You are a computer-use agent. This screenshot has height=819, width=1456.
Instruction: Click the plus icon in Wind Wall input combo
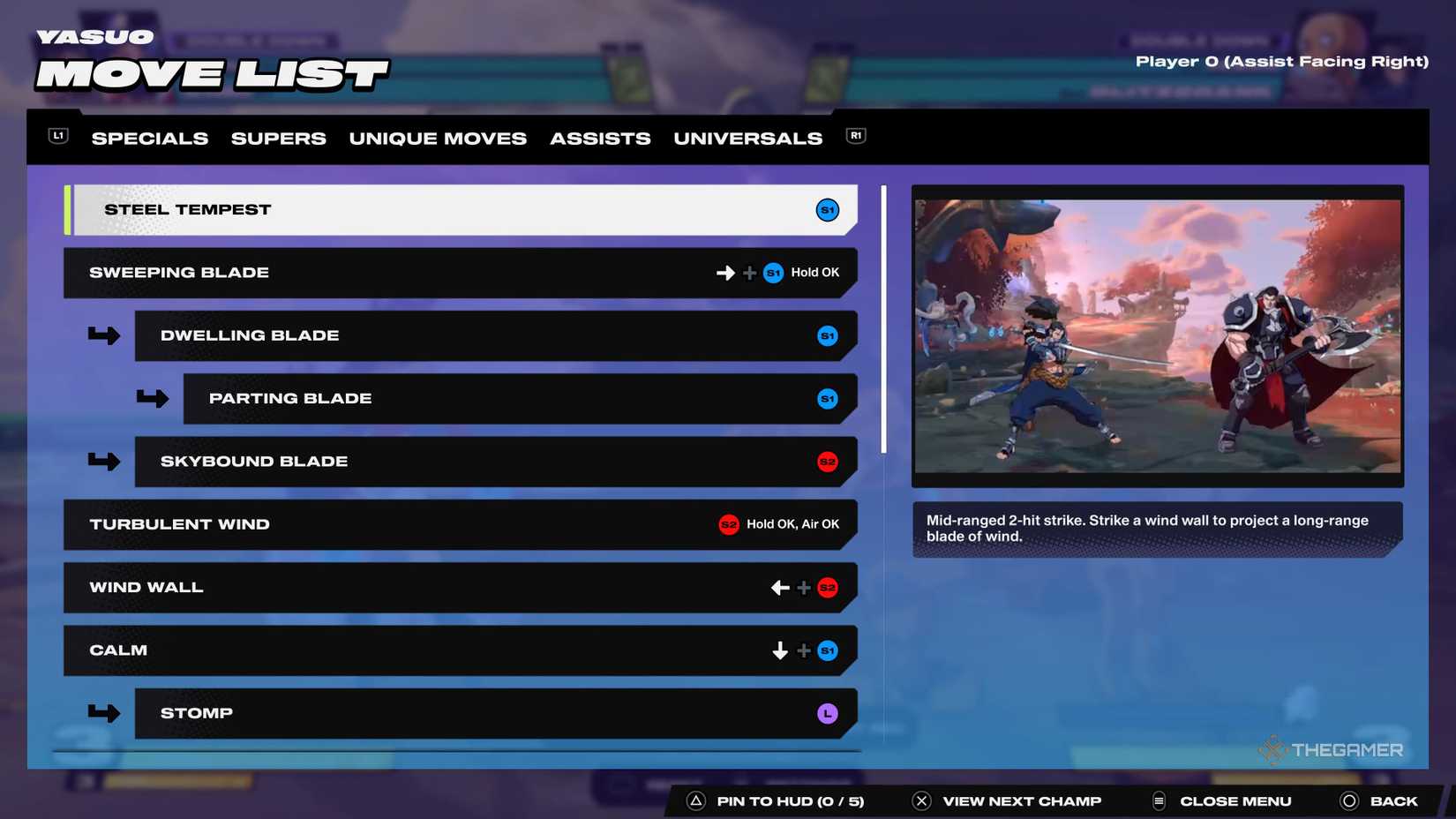point(803,587)
